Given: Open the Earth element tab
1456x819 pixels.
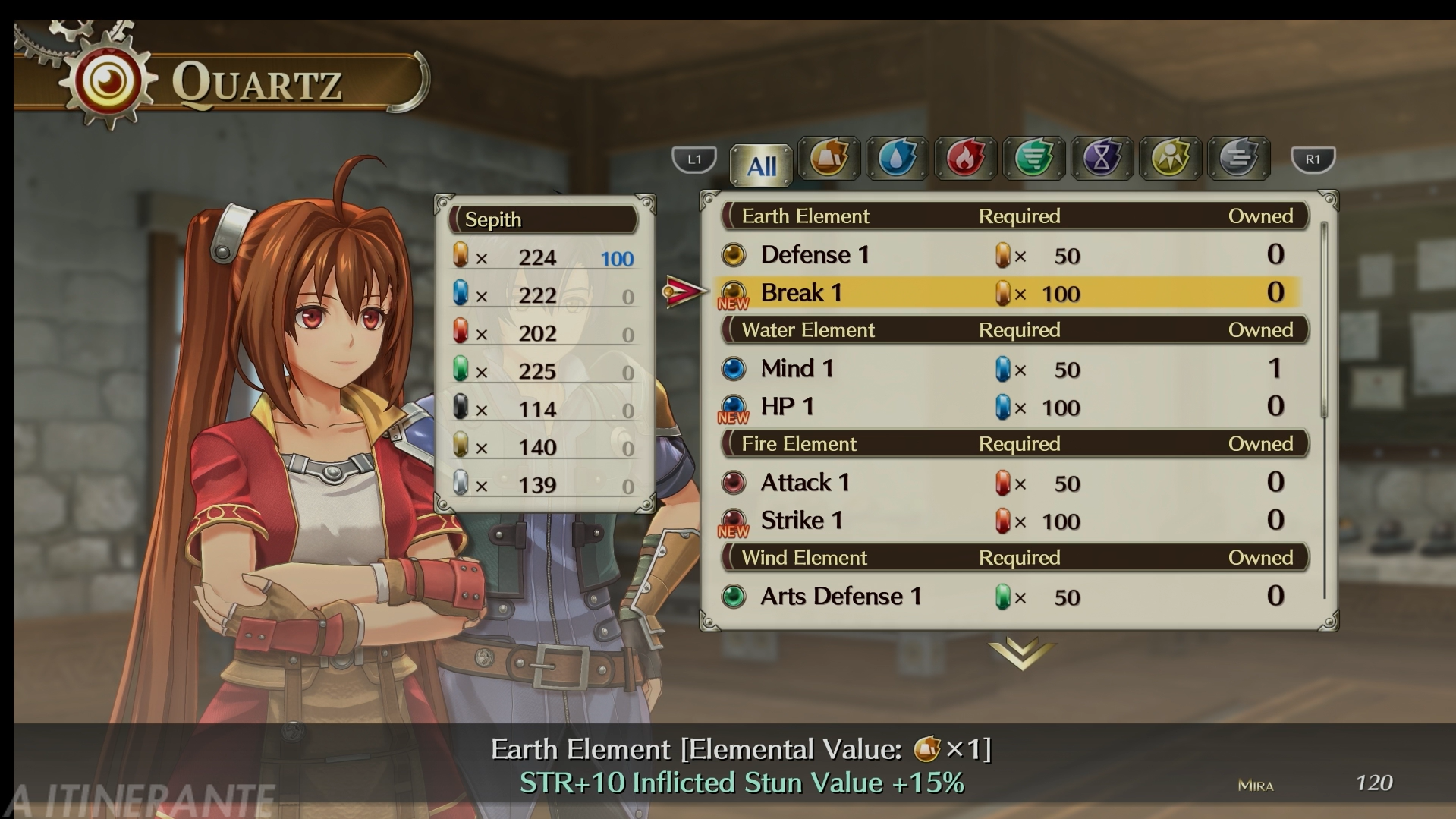Looking at the screenshot, I should [829, 159].
